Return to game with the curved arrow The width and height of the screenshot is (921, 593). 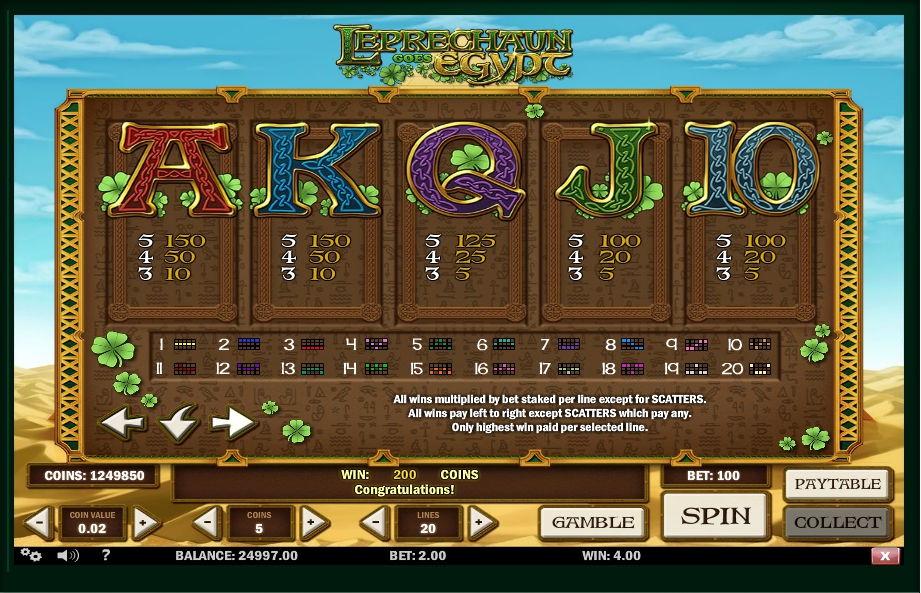[178, 425]
